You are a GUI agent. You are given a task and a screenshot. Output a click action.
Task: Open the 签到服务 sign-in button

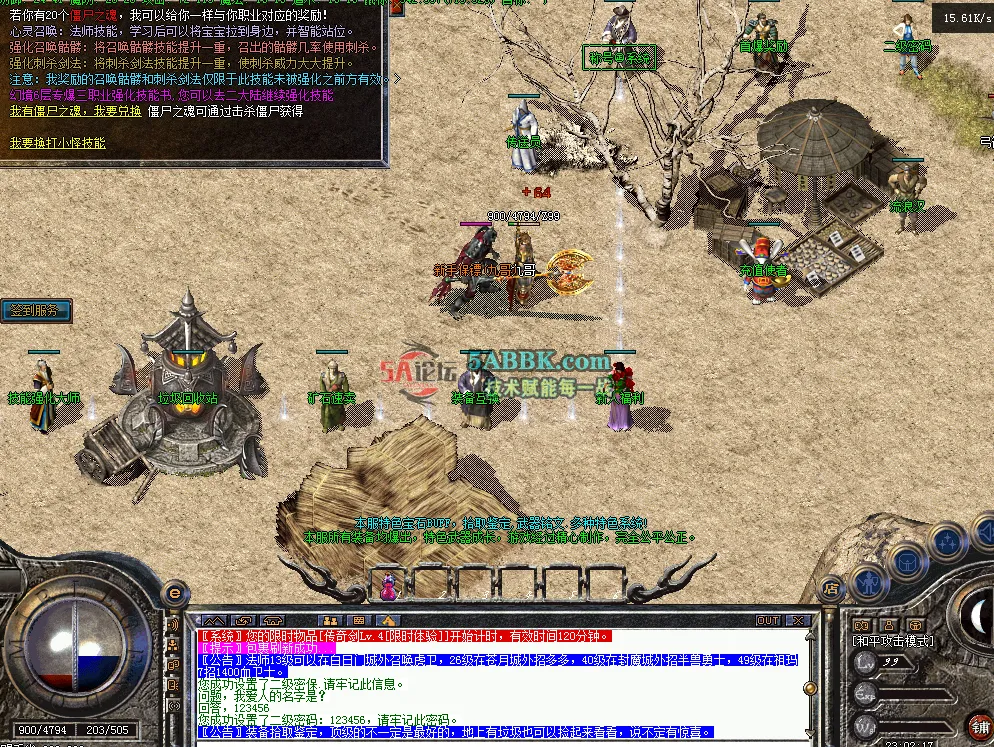tap(36, 311)
